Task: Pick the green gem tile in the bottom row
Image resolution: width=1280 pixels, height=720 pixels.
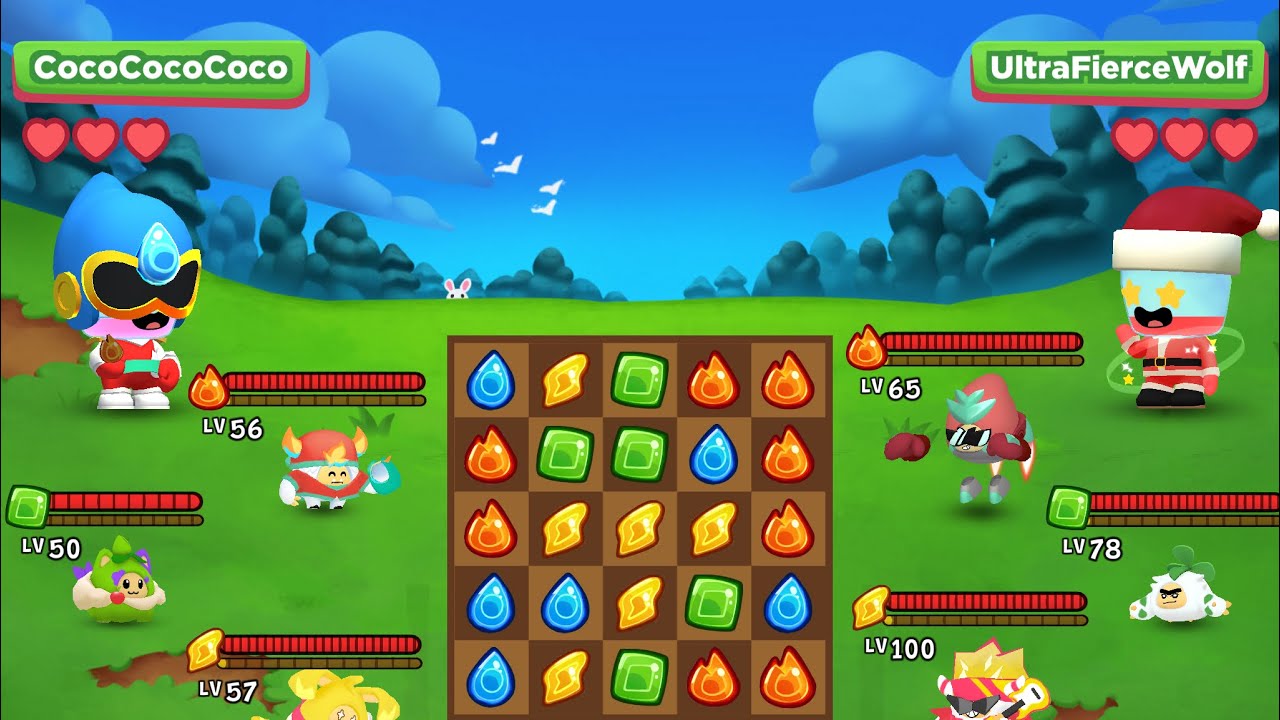Action: (x=639, y=676)
